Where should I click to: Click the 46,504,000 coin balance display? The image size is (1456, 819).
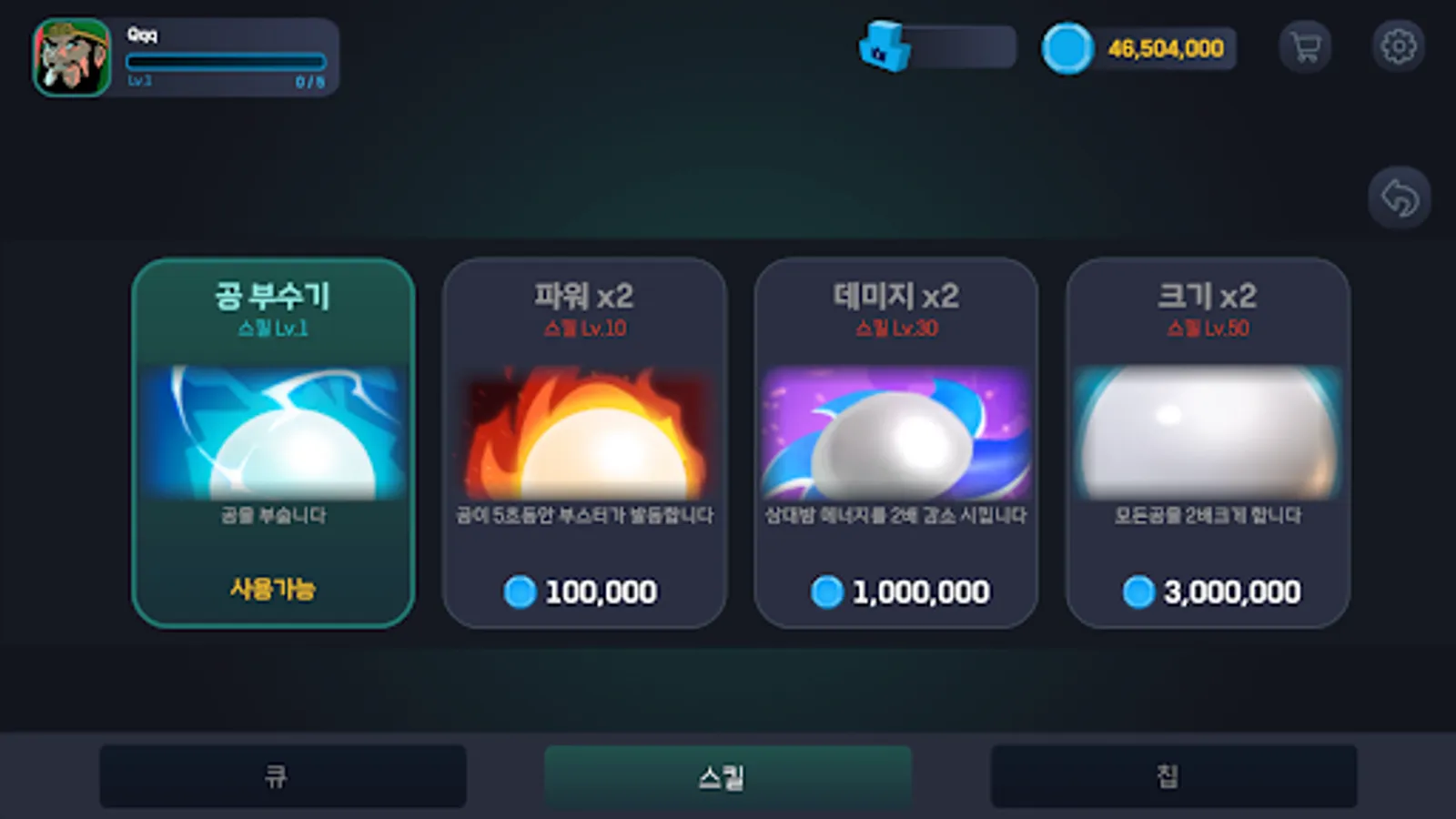(1165, 48)
